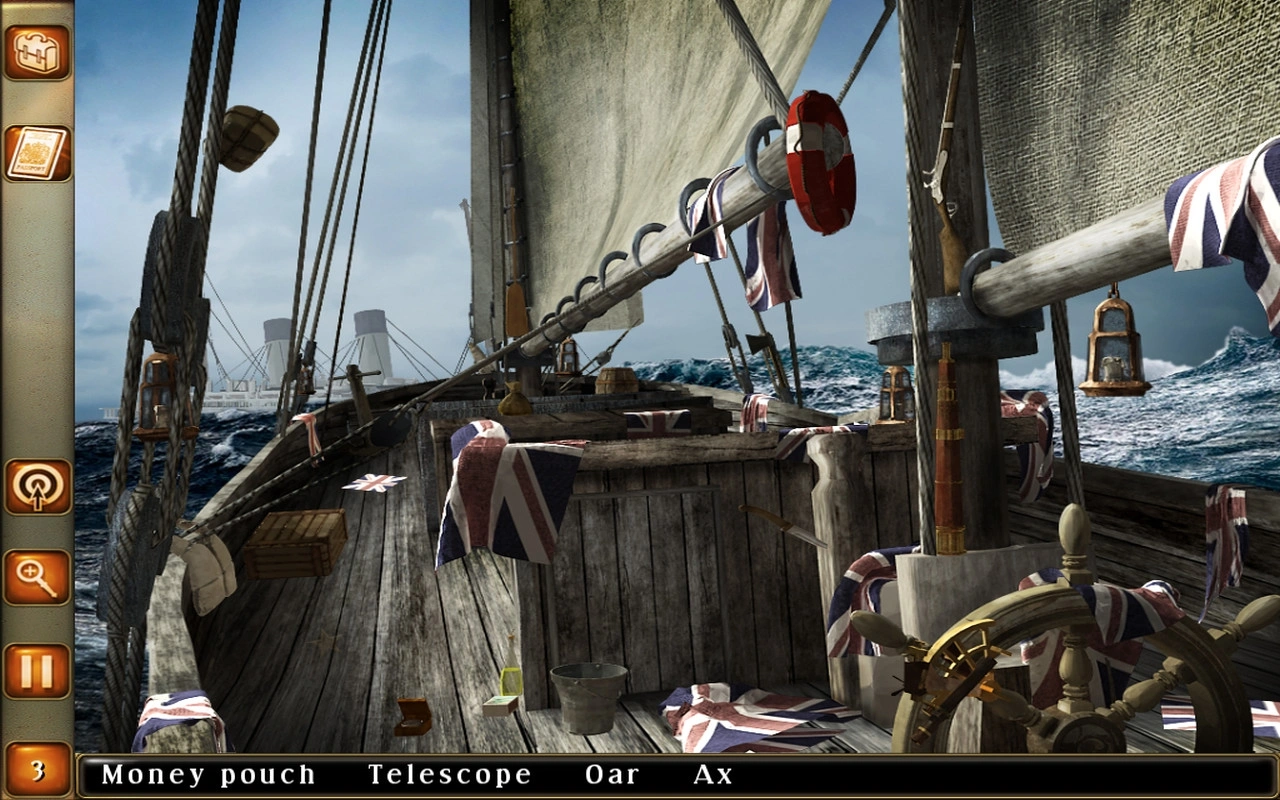The width and height of the screenshot is (1280, 800).
Task: Select the magnifying glass zoom tool
Action: (x=37, y=577)
